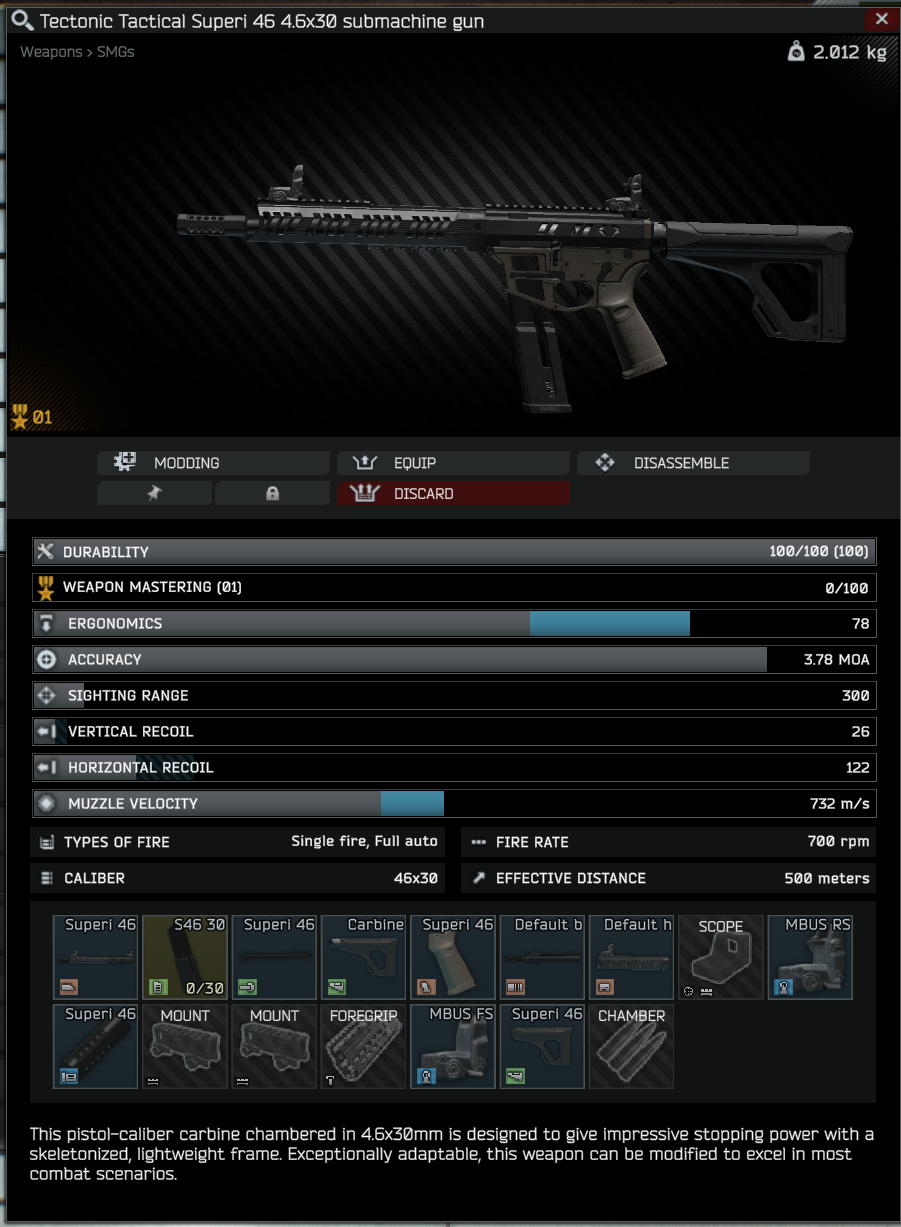
Task: Disassemble the weapon
Action: [693, 463]
